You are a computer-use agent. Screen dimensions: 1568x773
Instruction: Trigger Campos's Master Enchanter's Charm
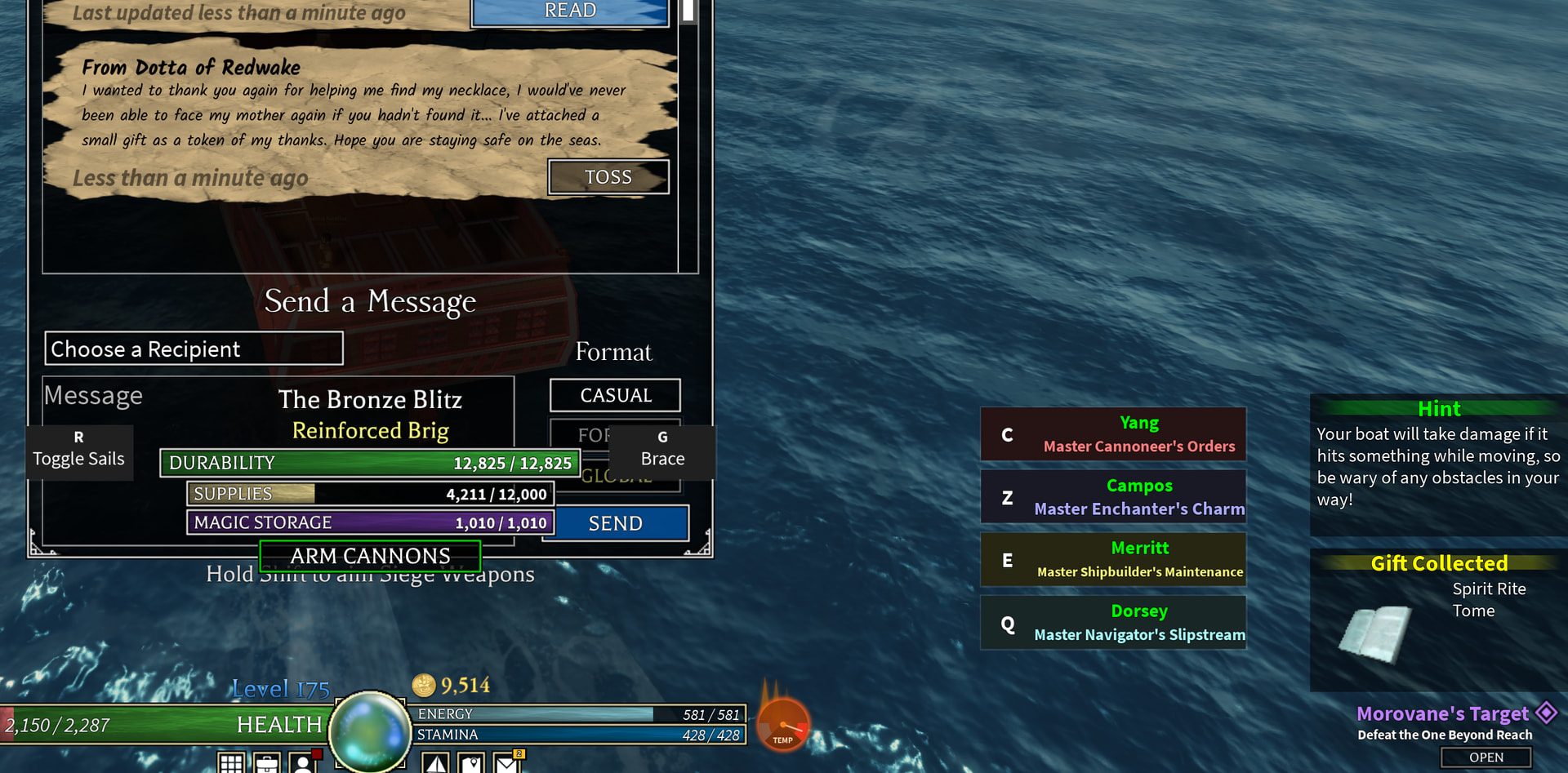point(1113,497)
